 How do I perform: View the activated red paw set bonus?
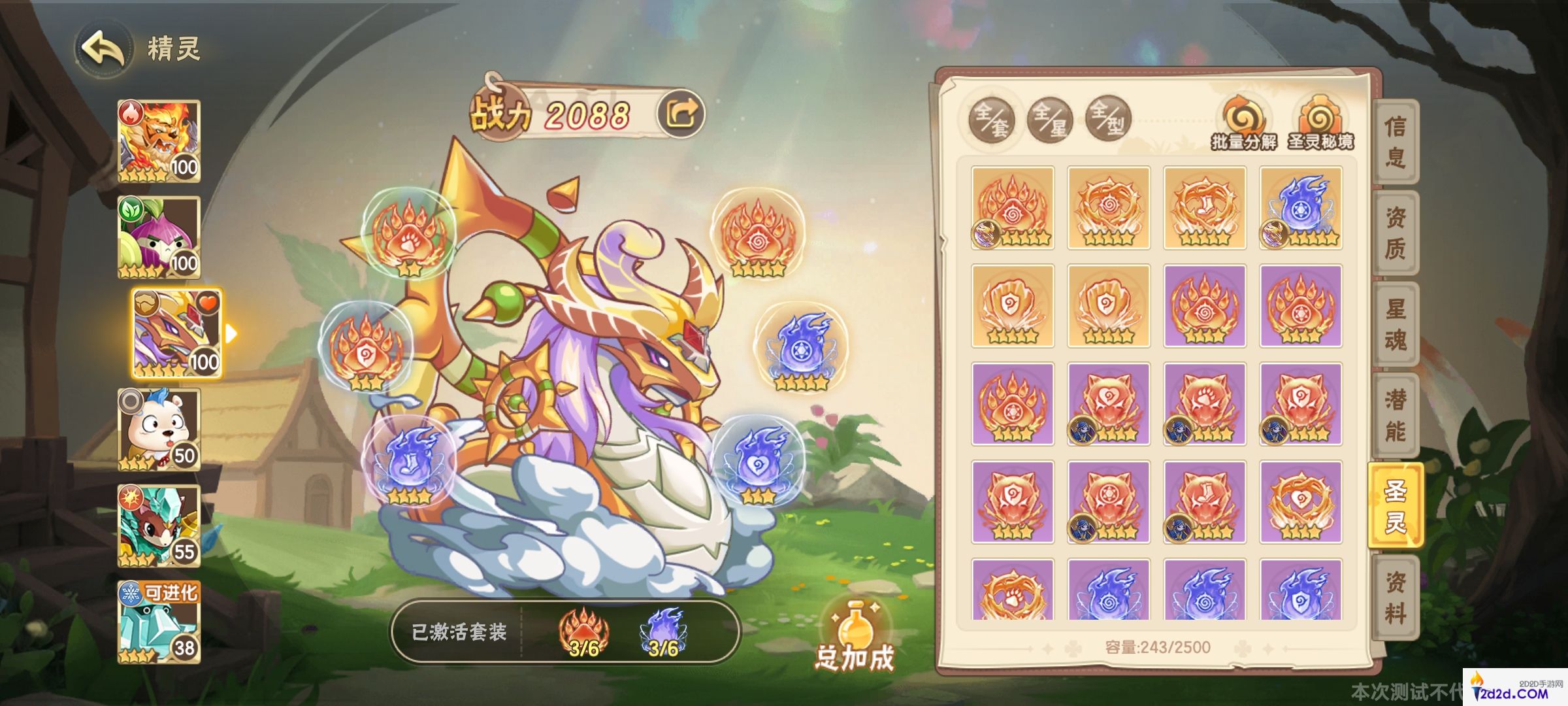[583, 632]
